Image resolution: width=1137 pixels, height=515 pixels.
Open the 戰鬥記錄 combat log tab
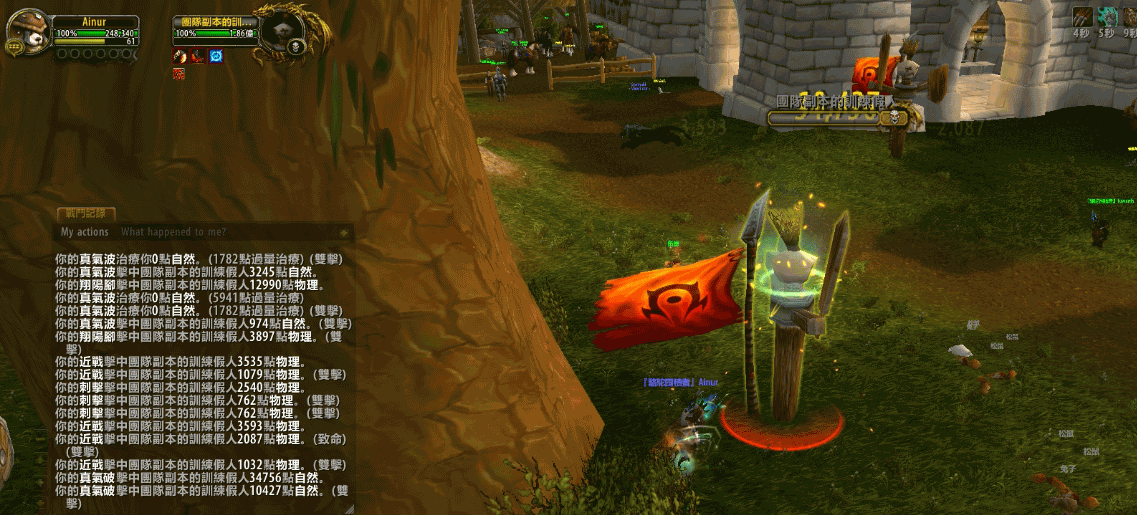[87, 214]
